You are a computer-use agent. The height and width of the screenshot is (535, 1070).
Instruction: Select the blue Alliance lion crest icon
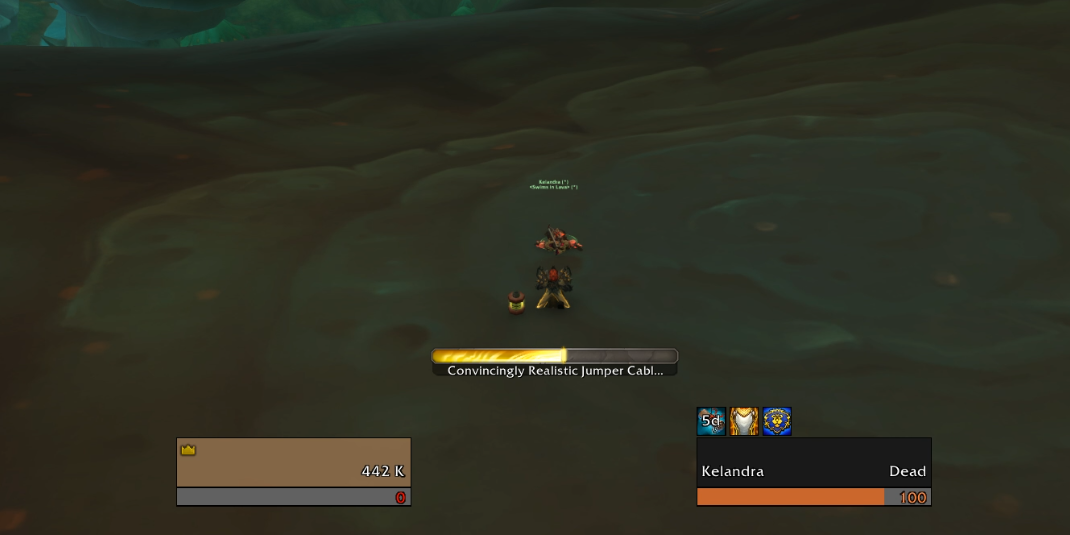777,421
